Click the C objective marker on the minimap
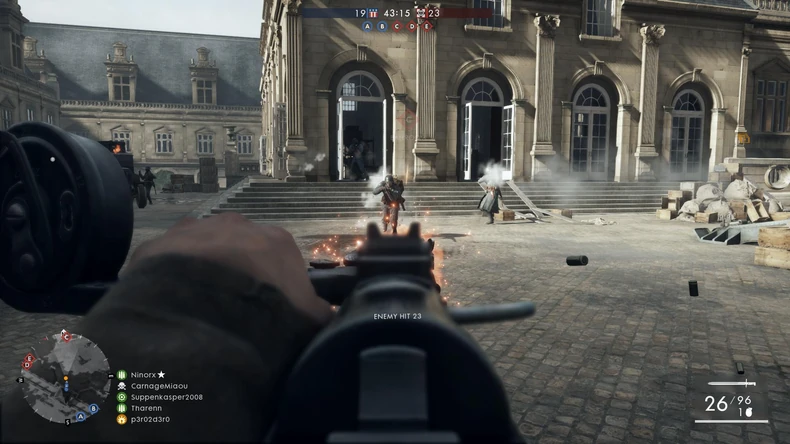Image resolution: width=790 pixels, height=444 pixels. tap(67, 338)
